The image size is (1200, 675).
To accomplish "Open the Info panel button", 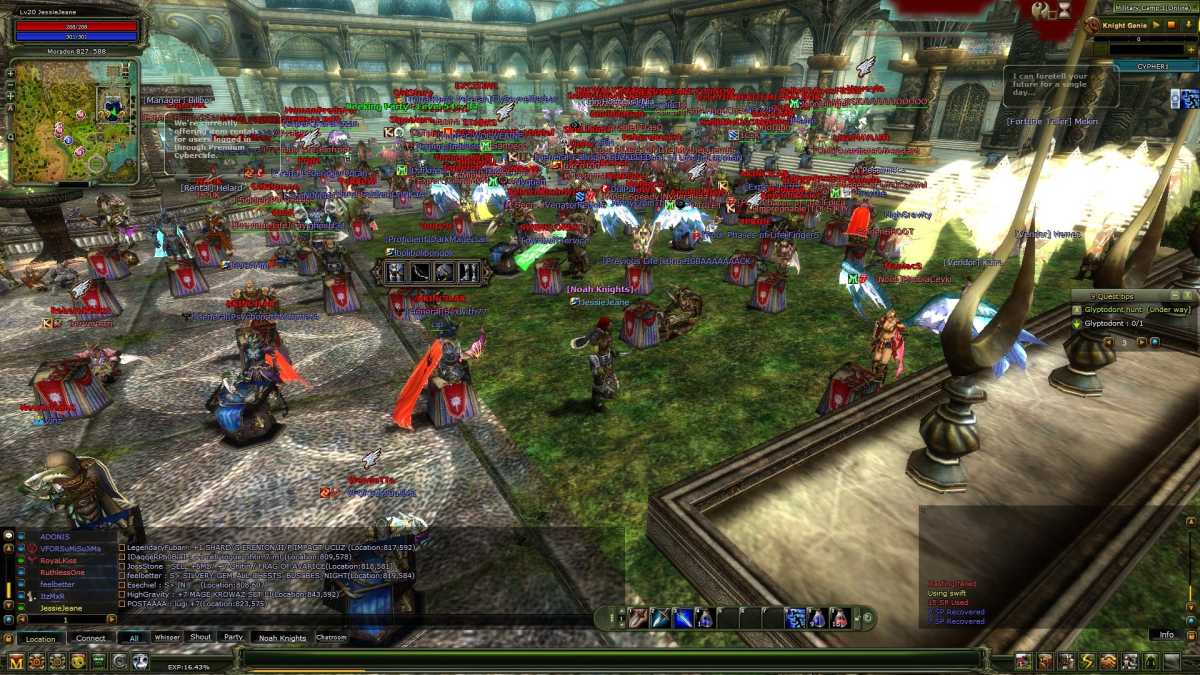I will pyautogui.click(x=1166, y=635).
